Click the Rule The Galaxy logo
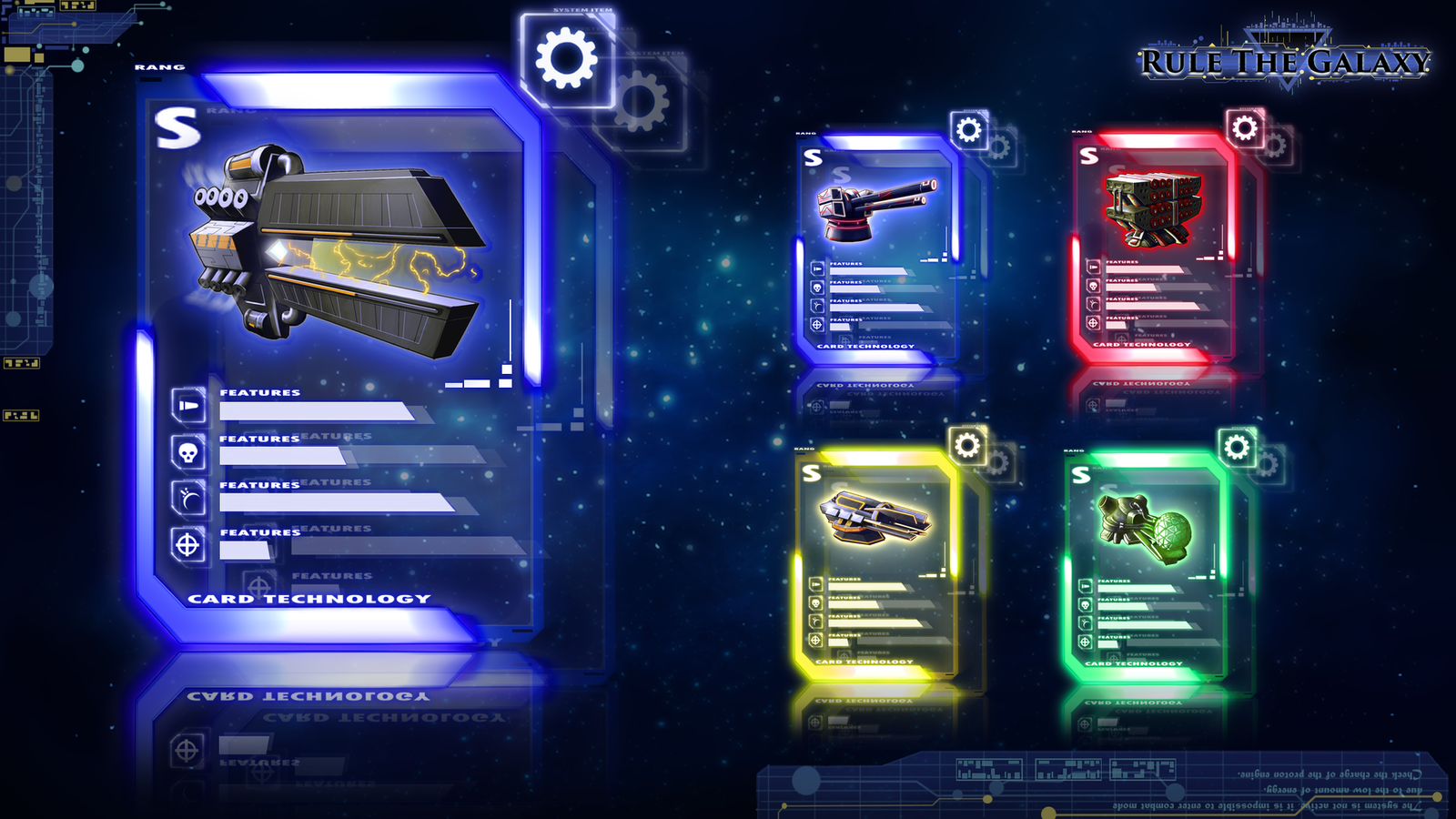The width and height of the screenshot is (1456, 819). 1285,62
